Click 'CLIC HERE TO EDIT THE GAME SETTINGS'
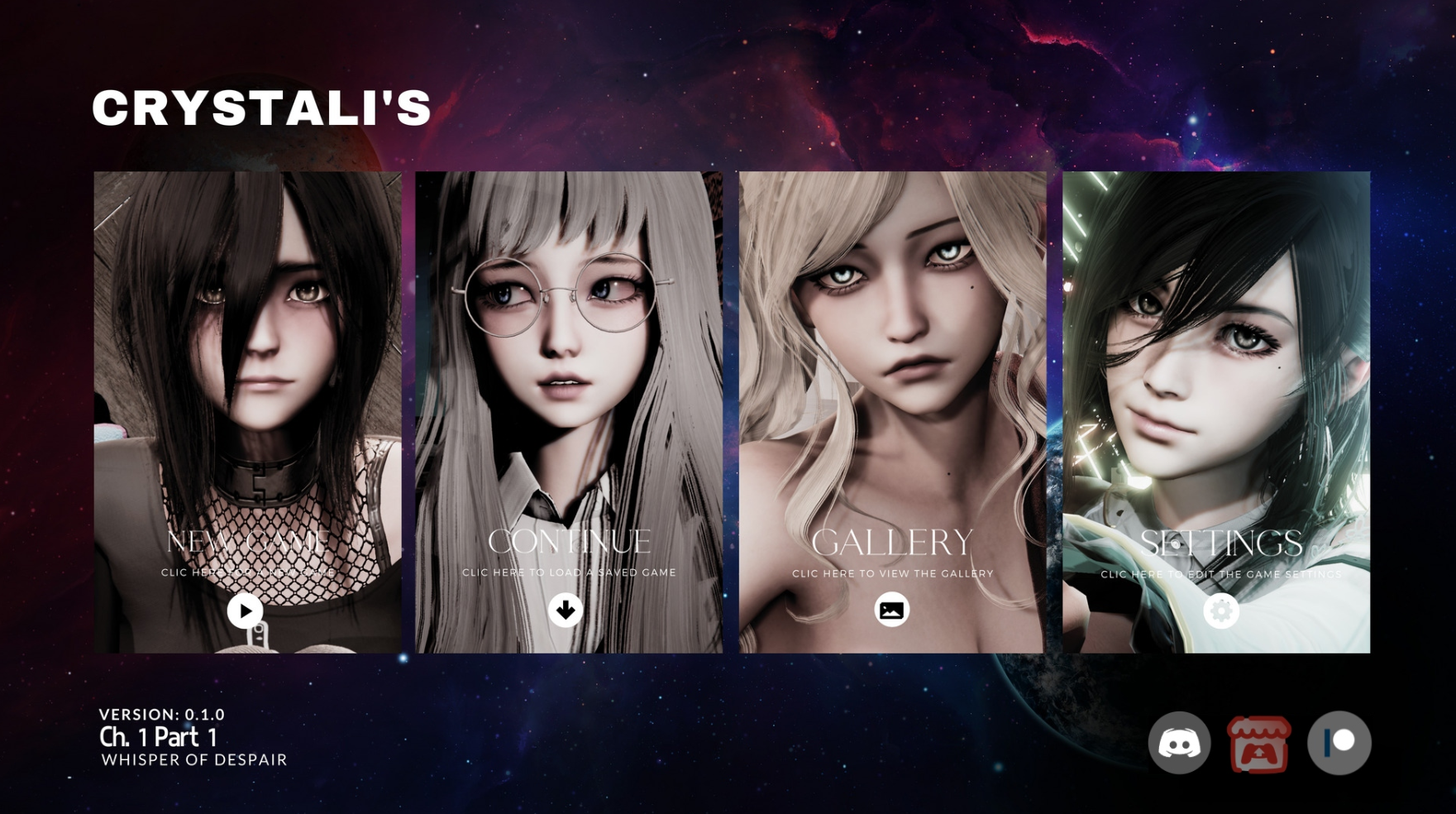The width and height of the screenshot is (1456, 814). click(x=1221, y=572)
